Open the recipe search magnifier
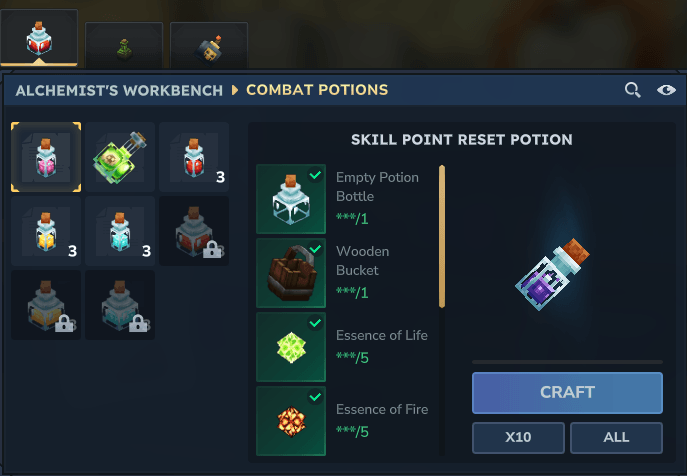 pyautogui.click(x=632, y=90)
